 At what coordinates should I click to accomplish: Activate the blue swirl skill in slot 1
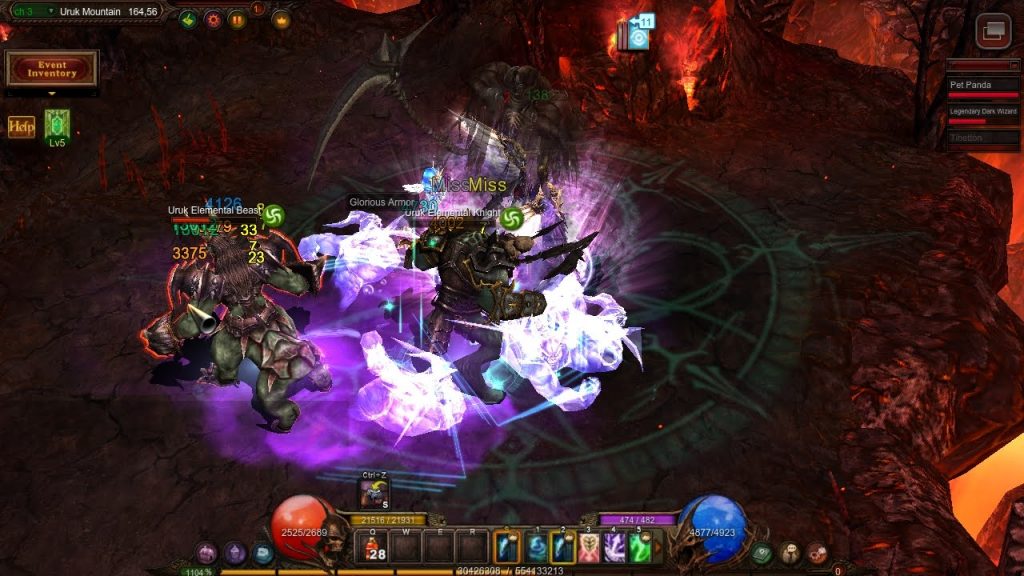pyautogui.click(x=536, y=547)
